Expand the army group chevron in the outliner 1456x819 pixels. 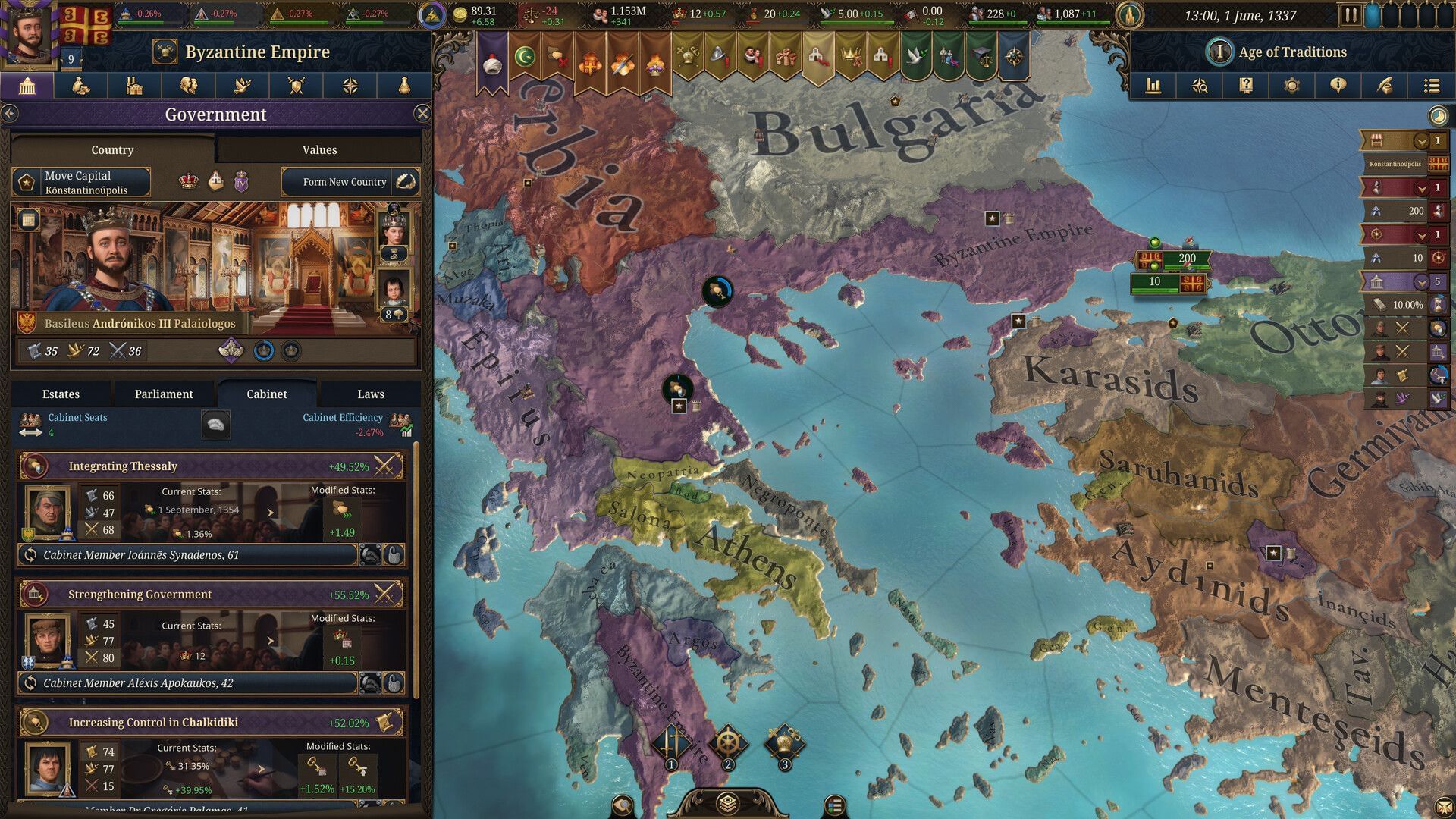(x=1422, y=188)
